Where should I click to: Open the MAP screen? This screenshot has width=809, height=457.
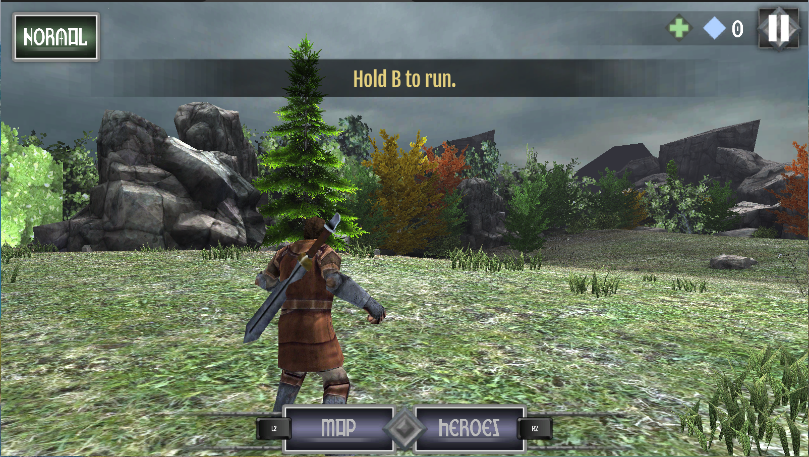338,428
